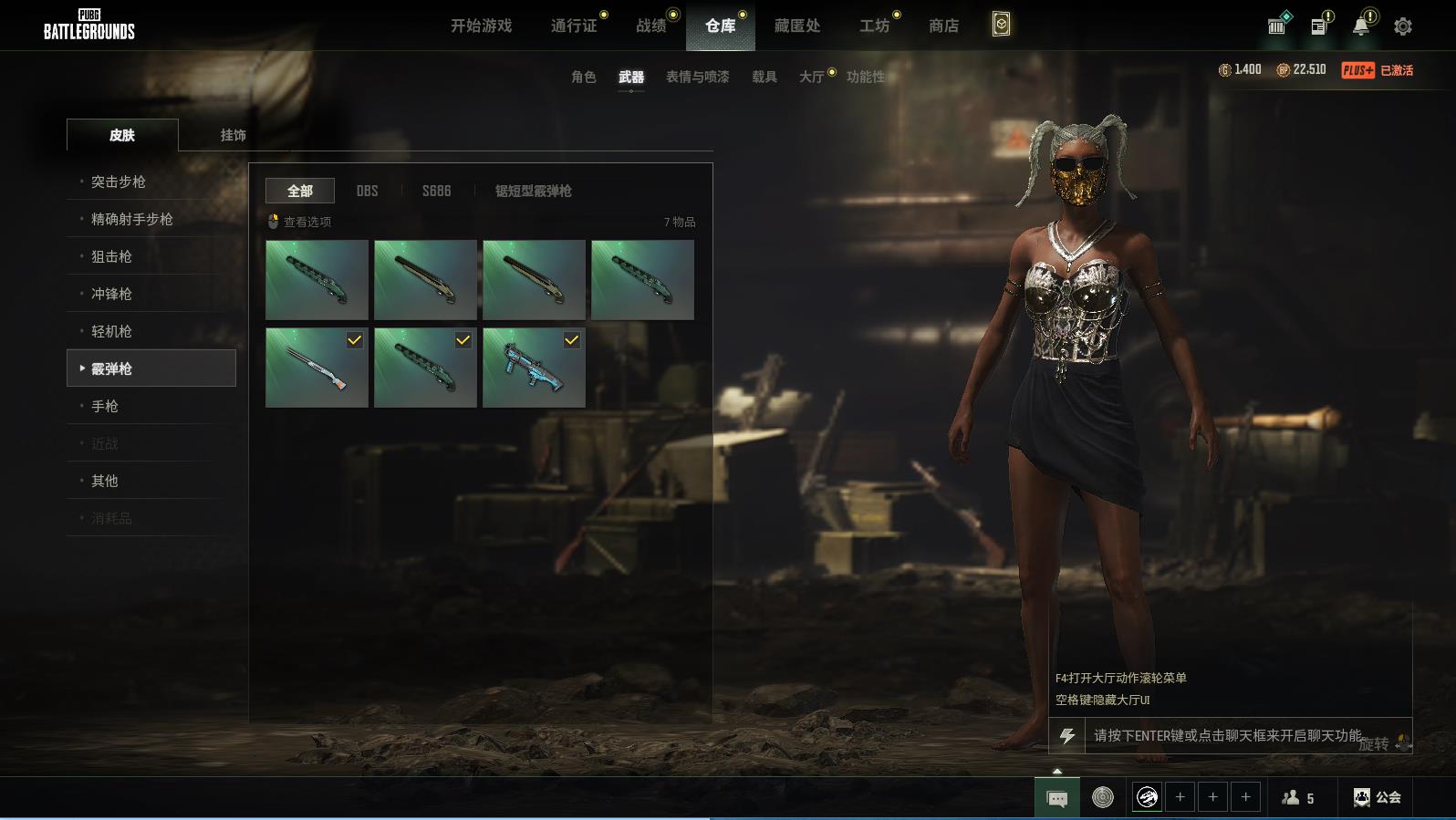
Task: Filter skins by S686
Action: [436, 191]
